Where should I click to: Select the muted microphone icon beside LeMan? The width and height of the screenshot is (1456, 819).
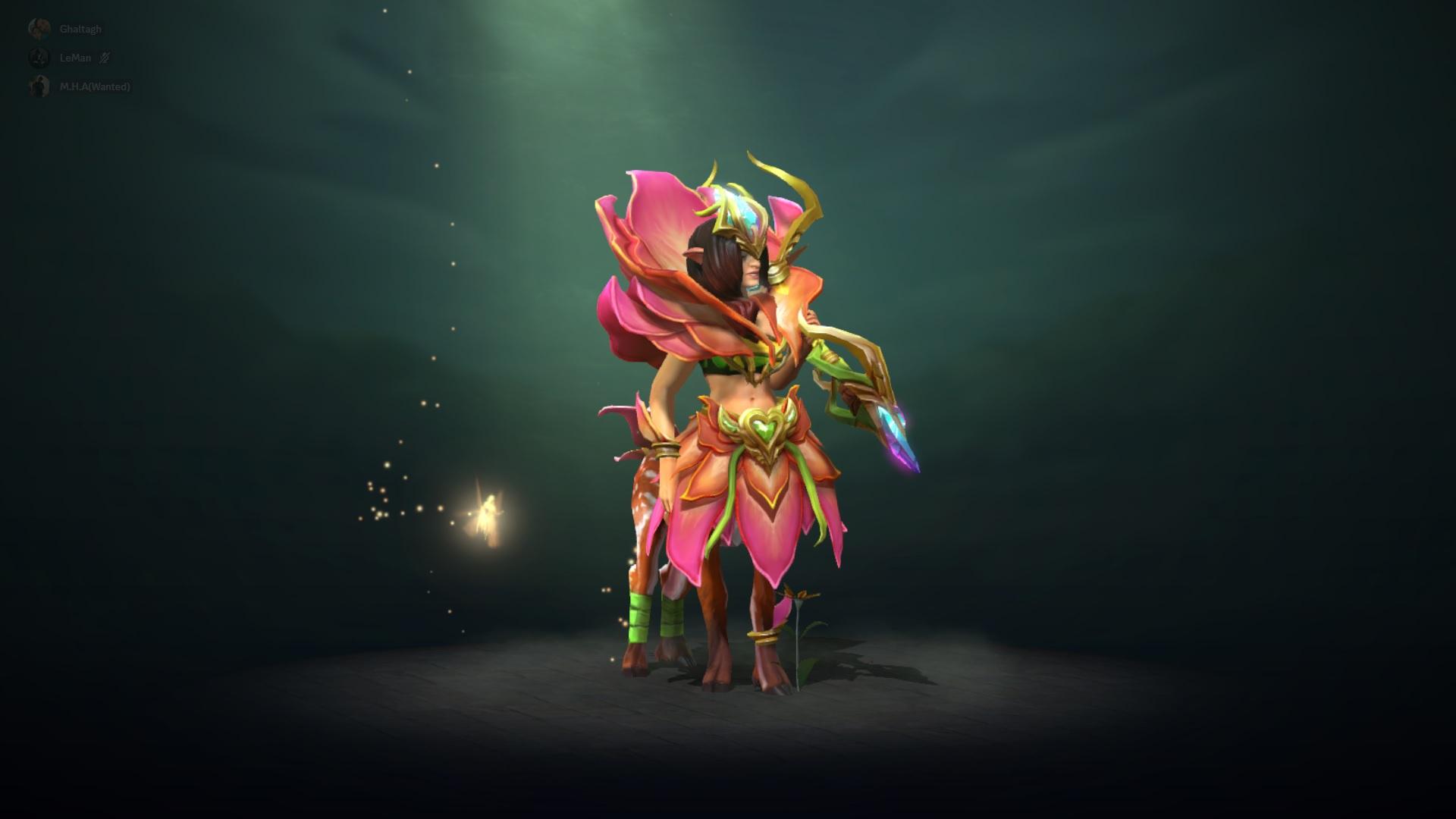click(102, 58)
